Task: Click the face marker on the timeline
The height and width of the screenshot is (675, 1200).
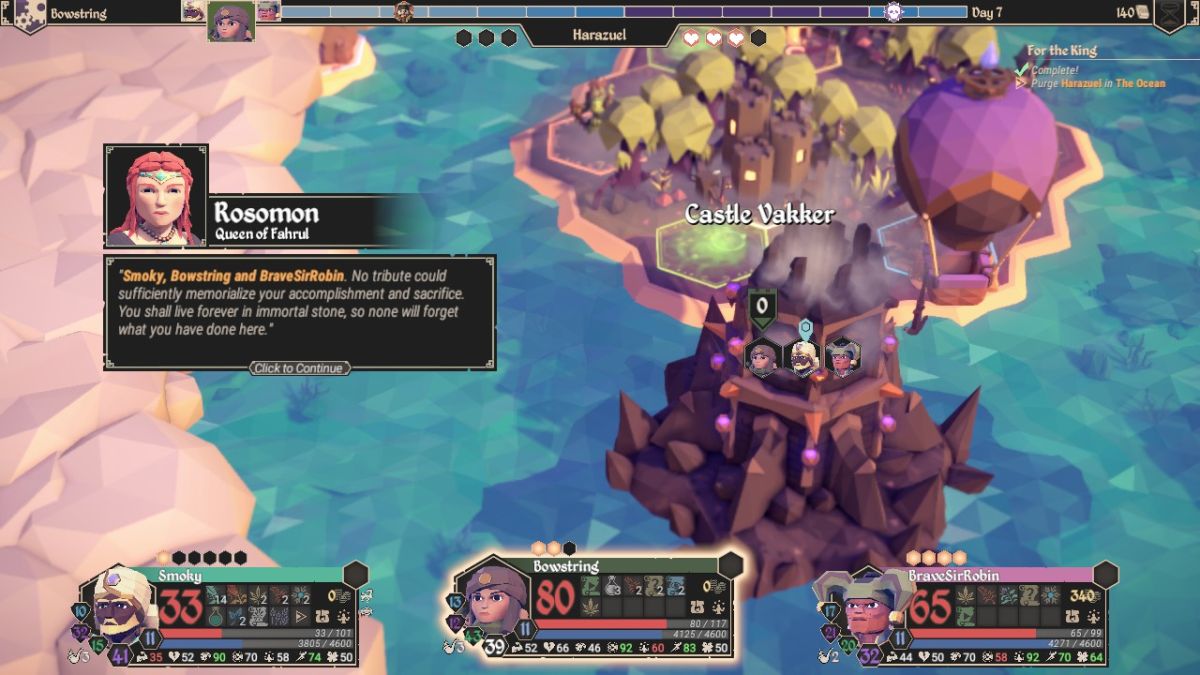Action: pos(404,12)
